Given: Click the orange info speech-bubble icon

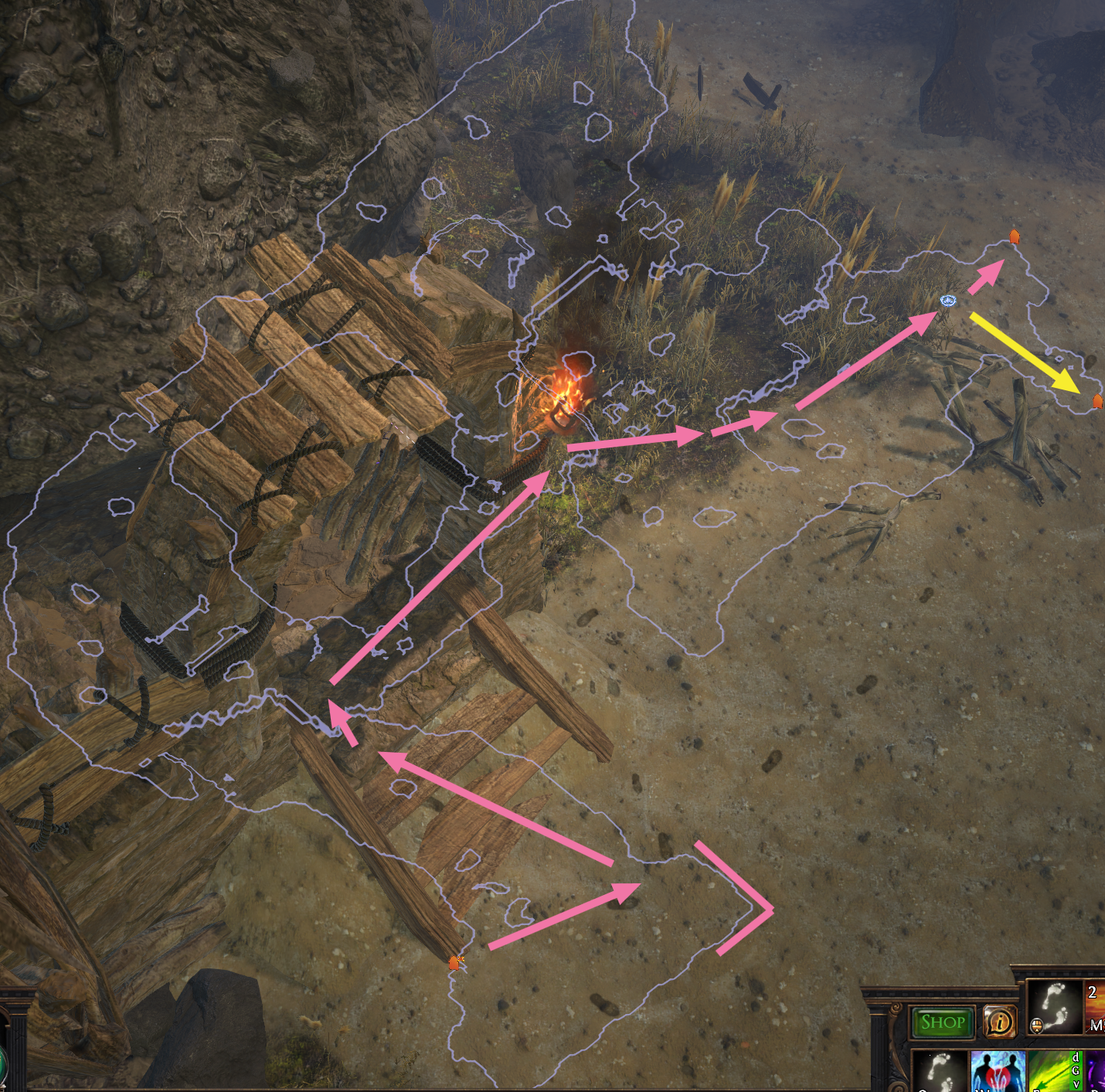Looking at the screenshot, I should point(999,1022).
